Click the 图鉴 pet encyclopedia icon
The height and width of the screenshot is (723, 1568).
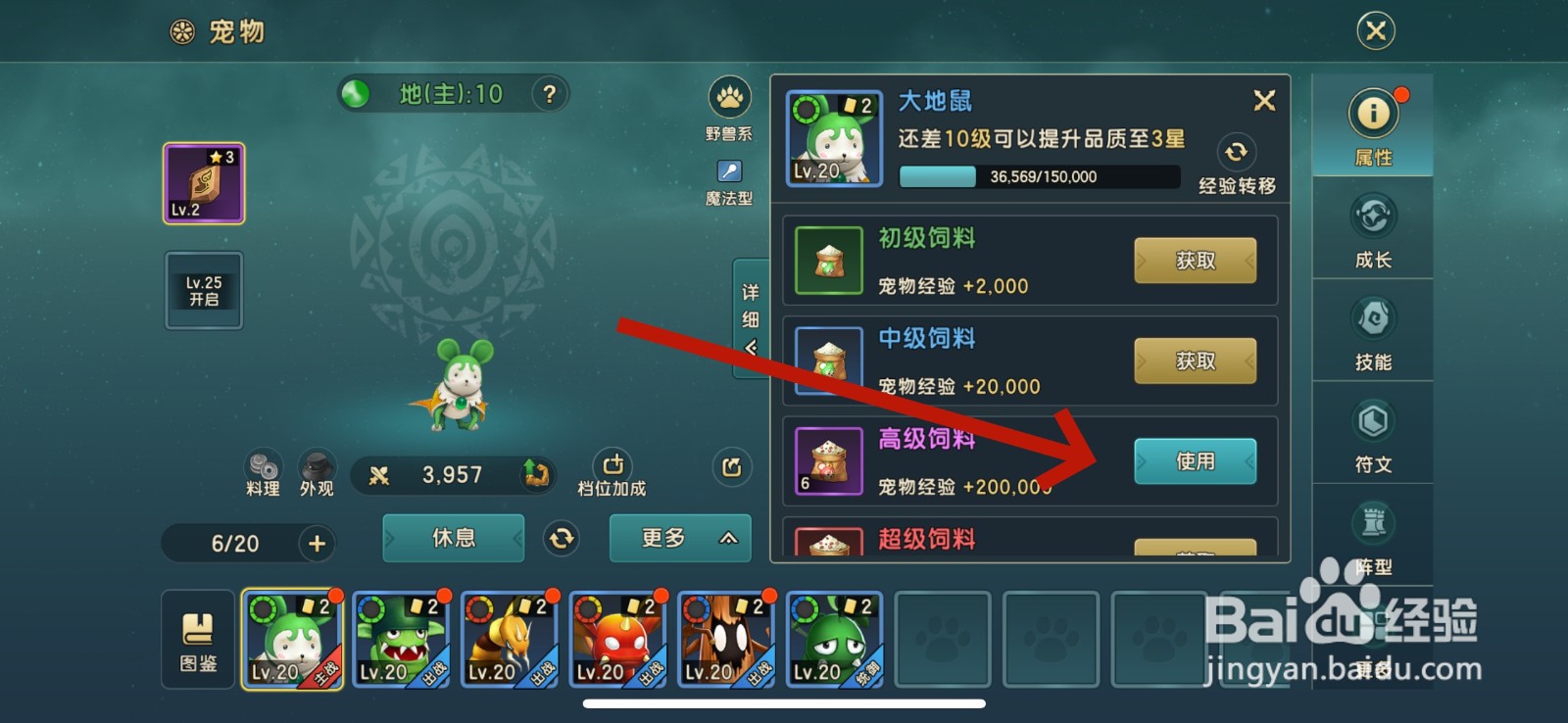pos(196,639)
